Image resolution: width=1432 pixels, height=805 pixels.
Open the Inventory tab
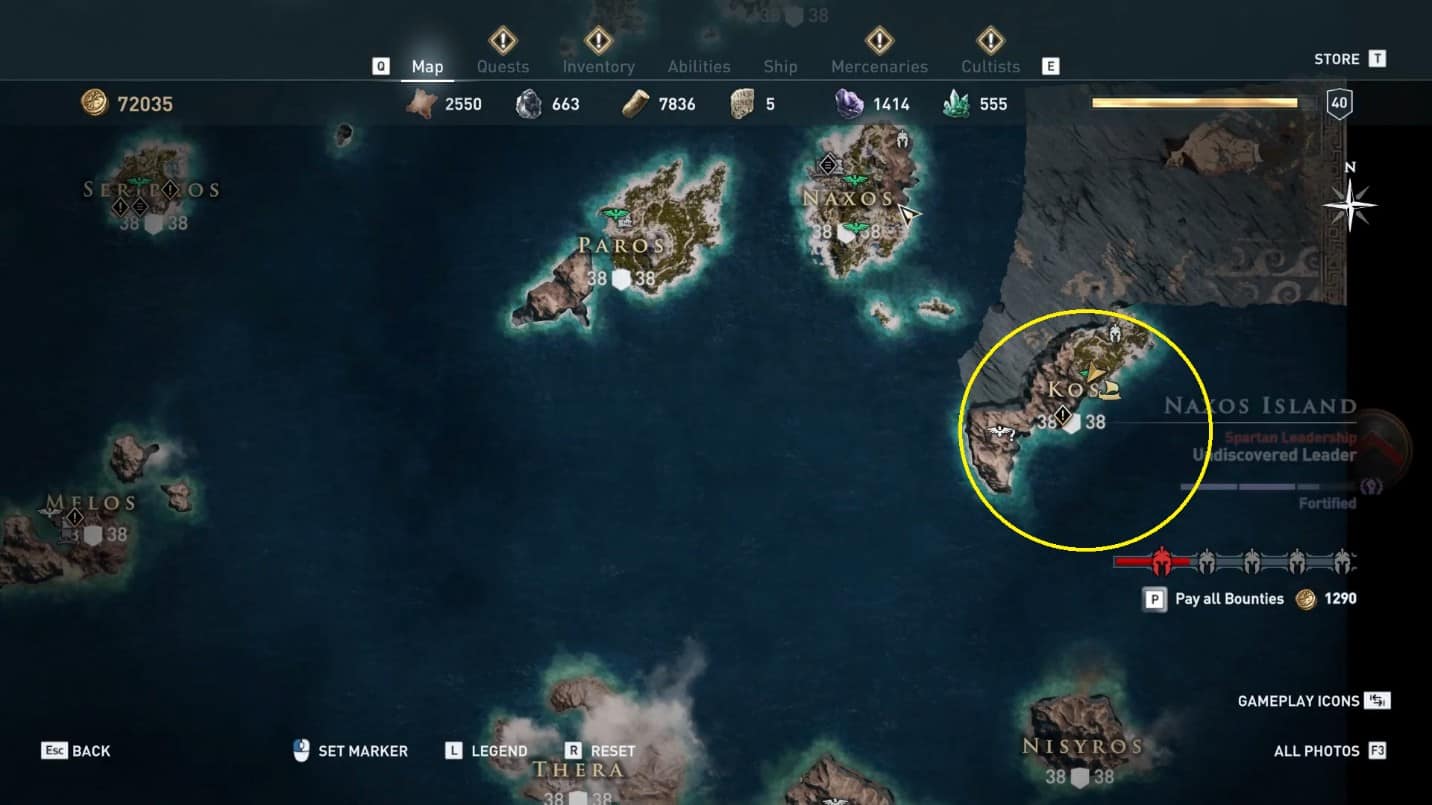click(598, 67)
